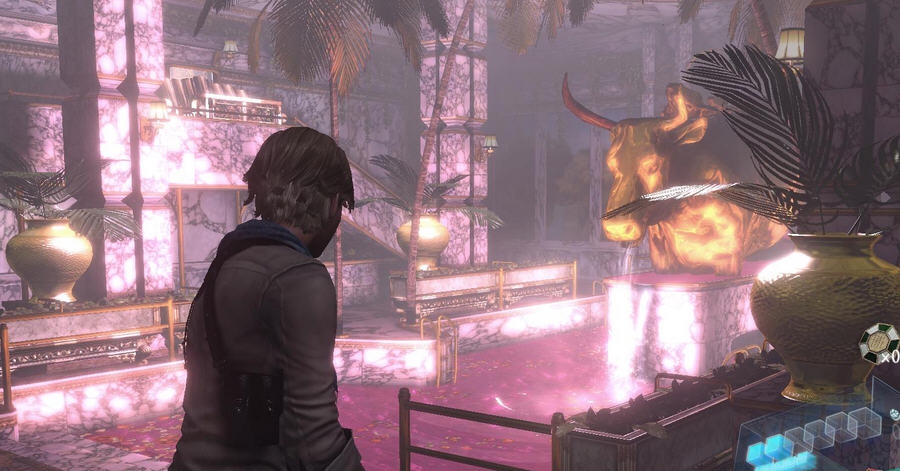Select the octagonal health tablet case icon
900x471 pixels.
click(x=877, y=343)
